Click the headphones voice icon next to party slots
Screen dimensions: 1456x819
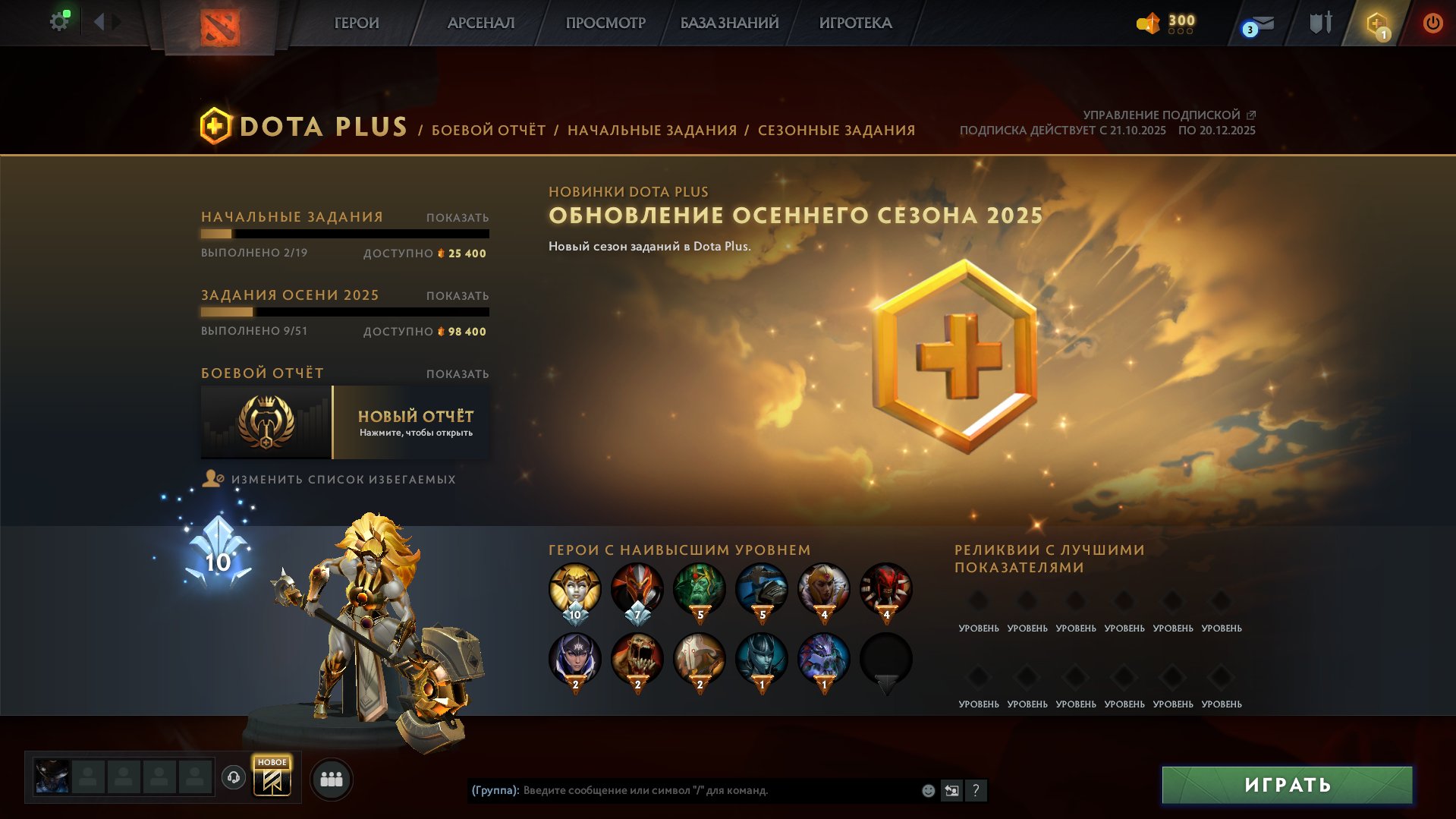[x=235, y=778]
